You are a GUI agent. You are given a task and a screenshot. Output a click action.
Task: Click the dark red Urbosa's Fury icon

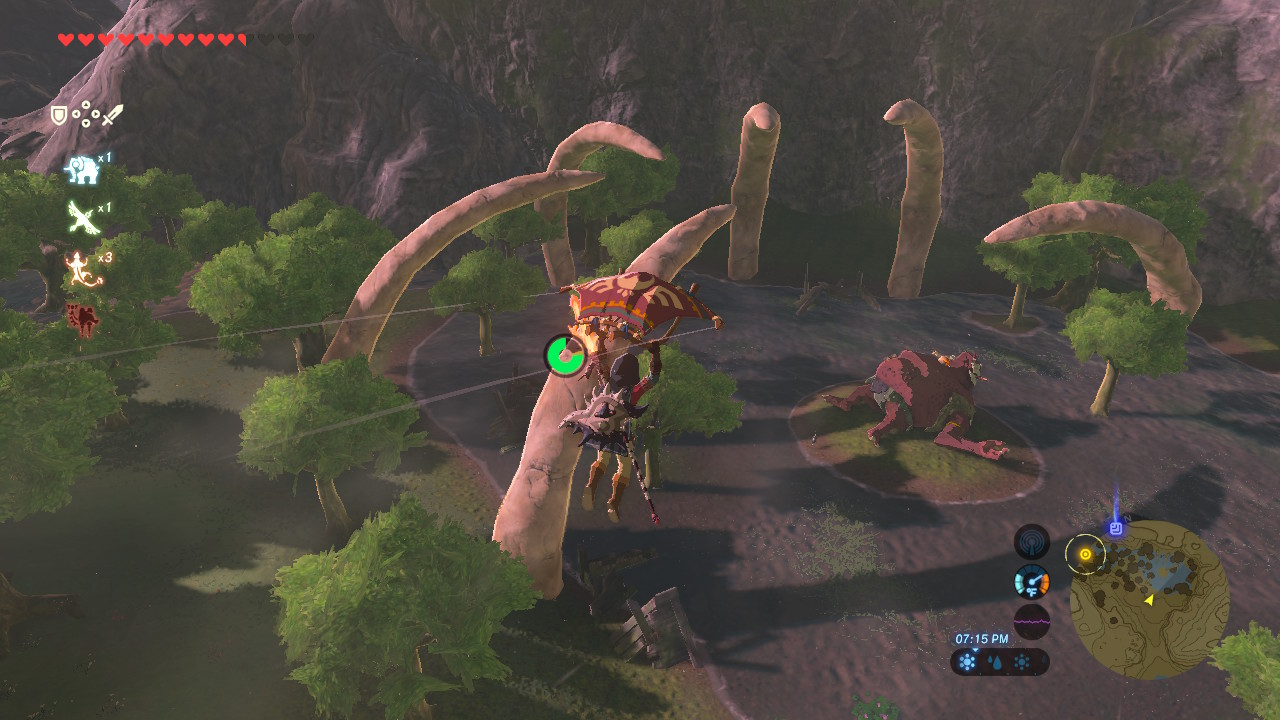[x=82, y=319]
